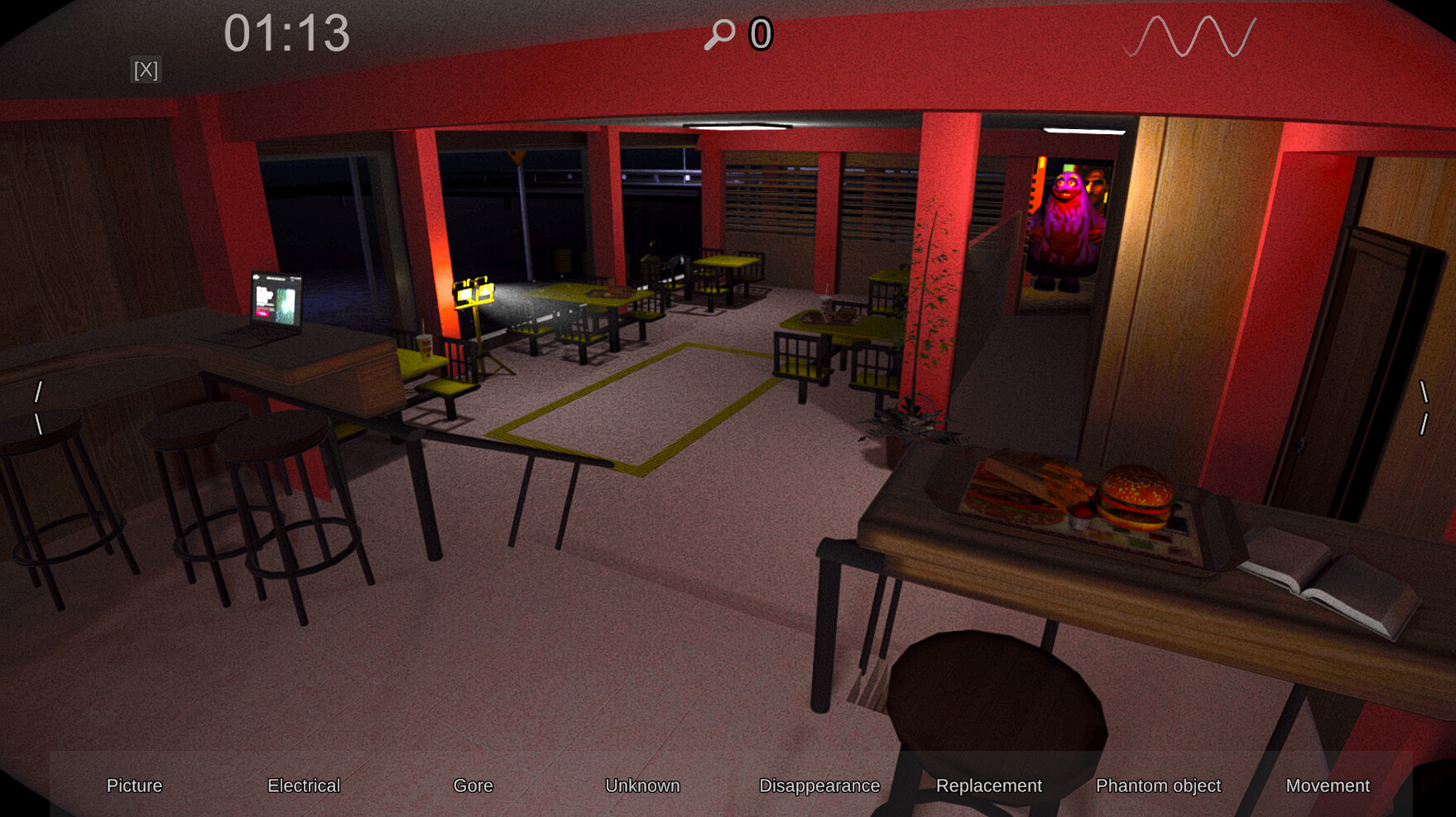Select the Movement anomaly type
The image size is (1456, 817).
pyautogui.click(x=1329, y=786)
